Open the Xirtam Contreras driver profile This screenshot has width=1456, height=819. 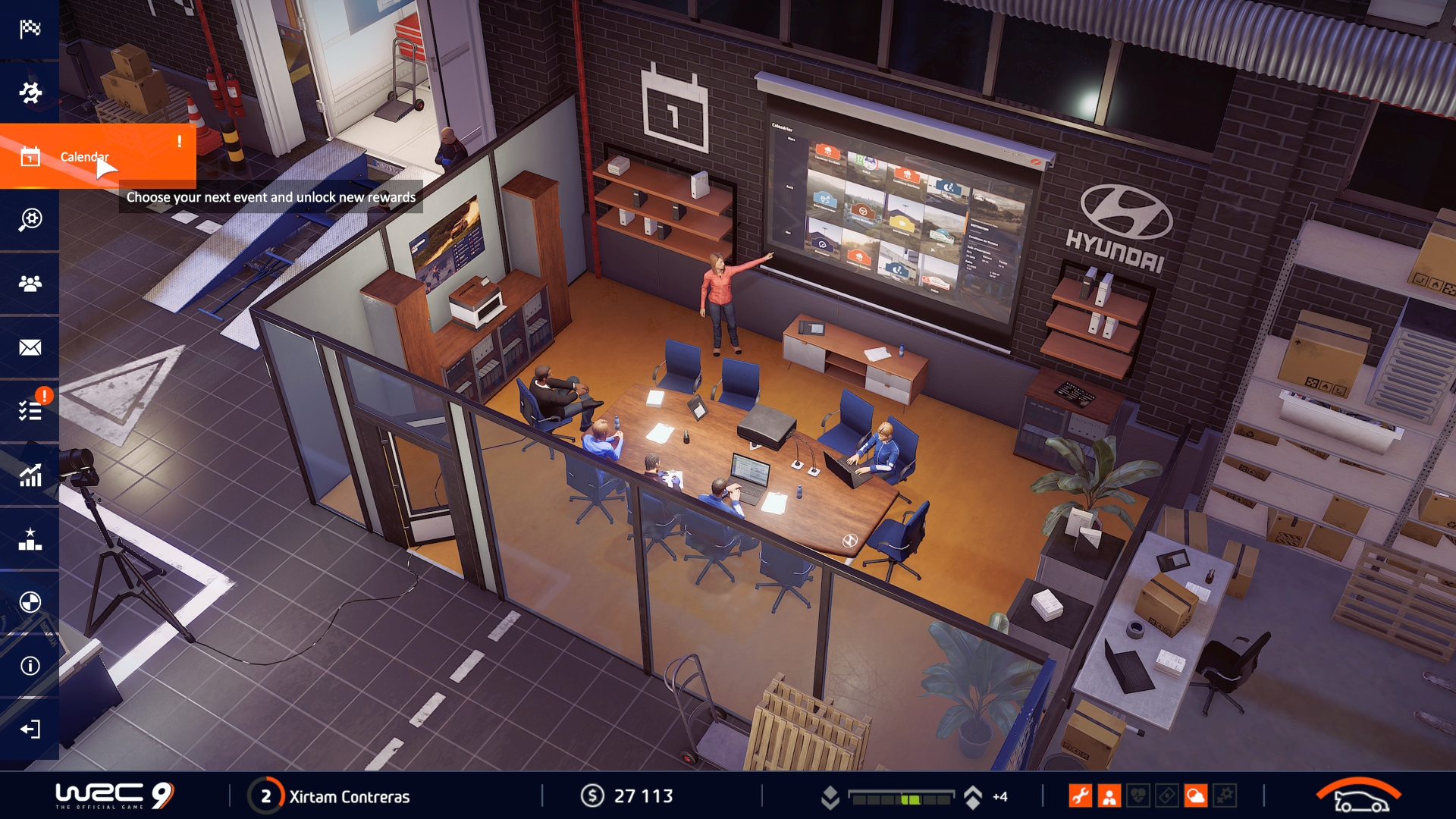tap(349, 796)
